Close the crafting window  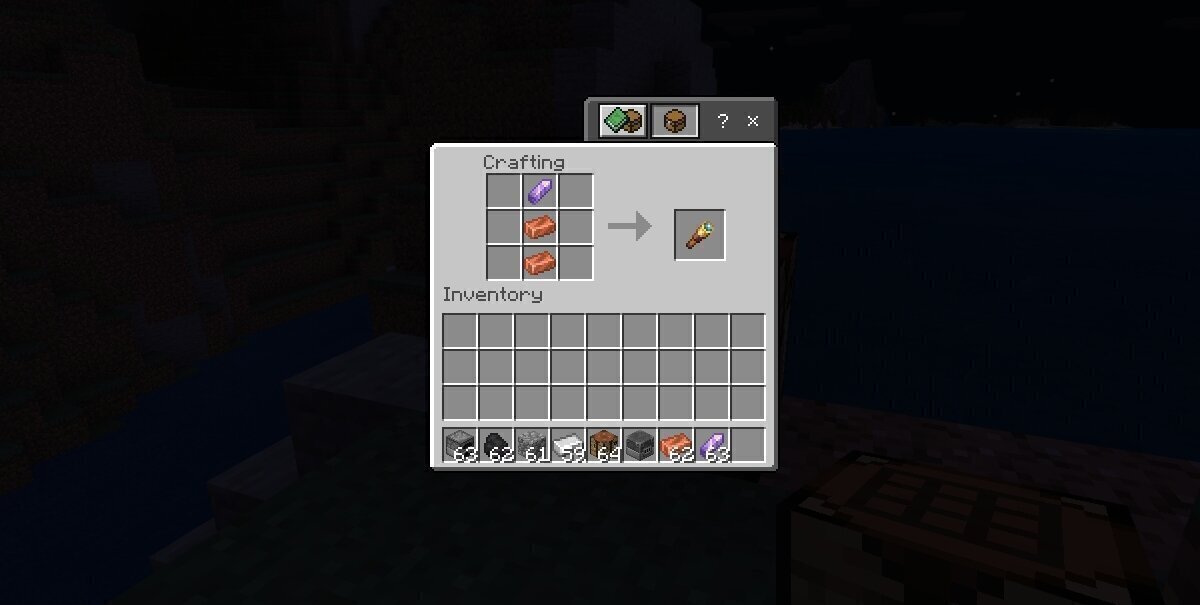(753, 121)
